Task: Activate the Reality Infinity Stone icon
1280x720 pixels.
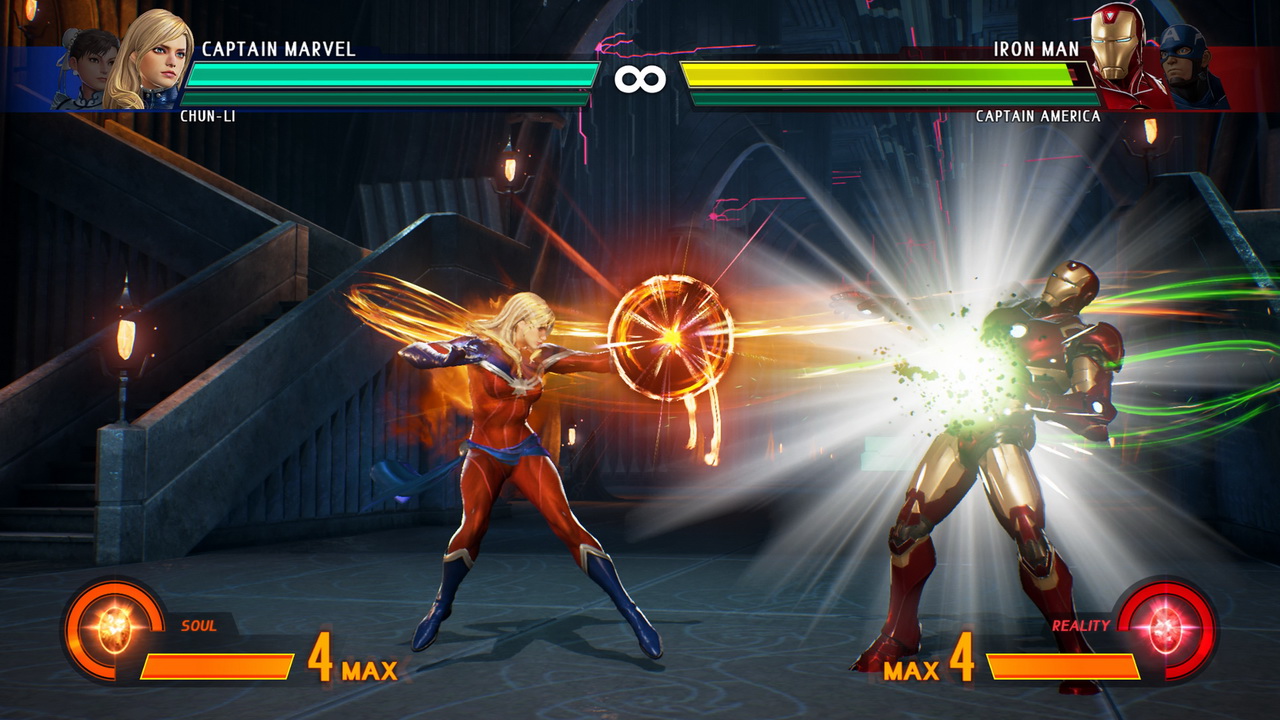Action: pyautogui.click(x=1166, y=630)
